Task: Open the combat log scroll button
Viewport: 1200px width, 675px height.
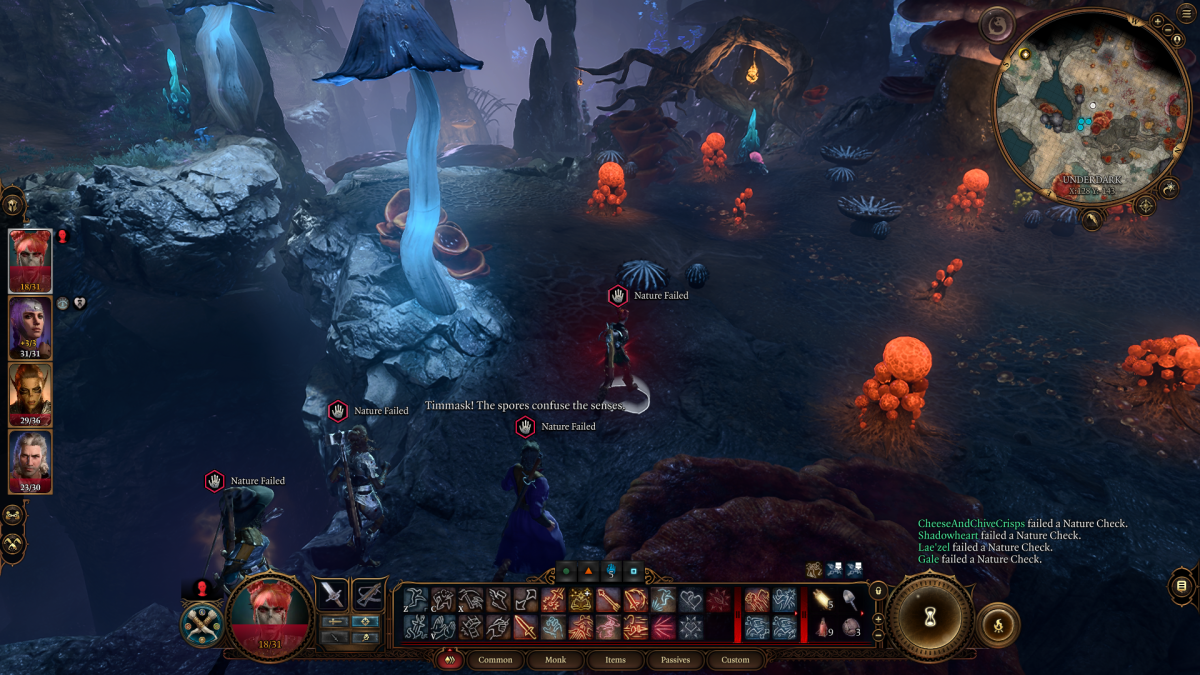Action: [x=1182, y=585]
